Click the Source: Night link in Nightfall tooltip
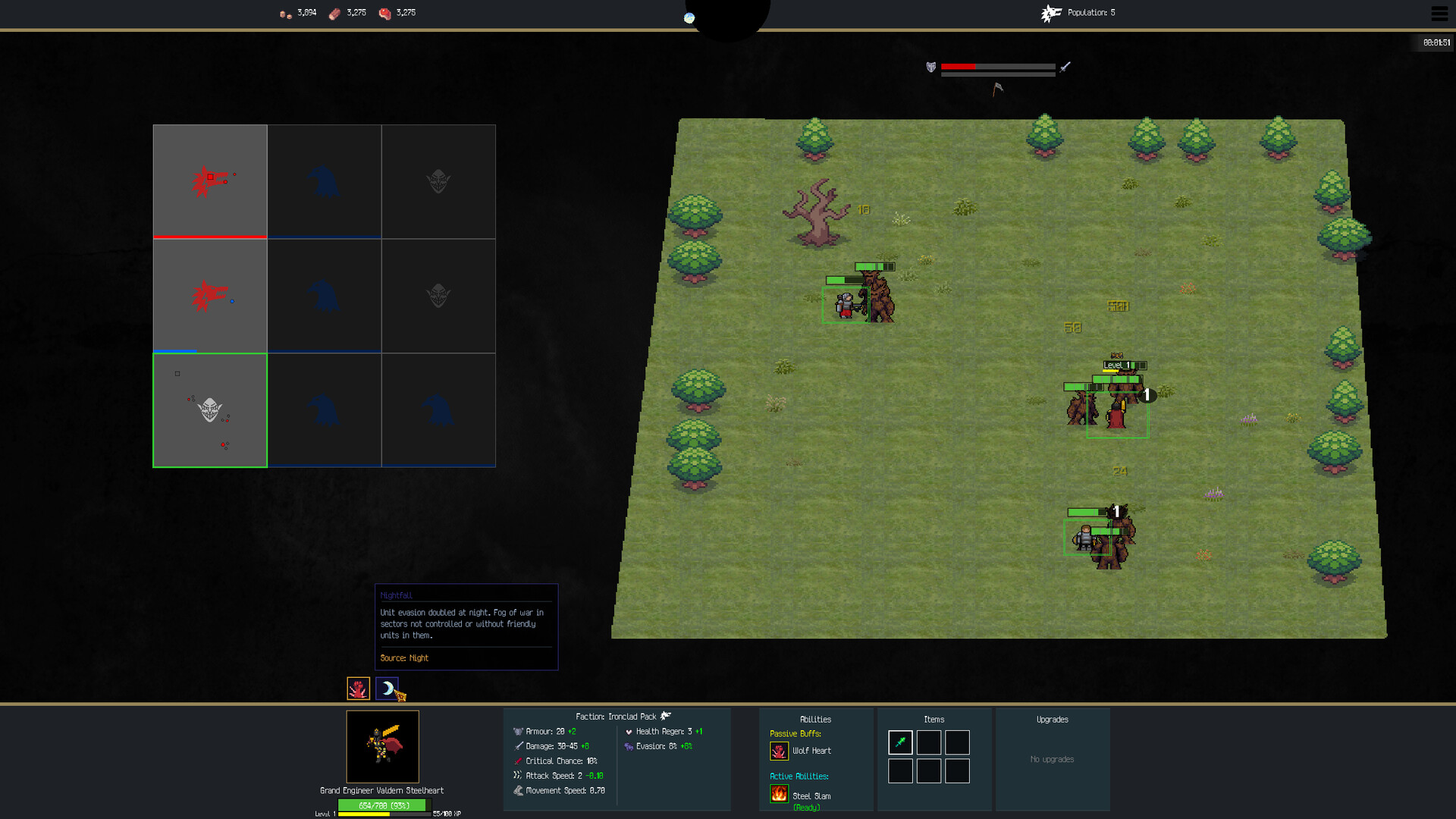This screenshot has height=819, width=1456. [403, 658]
